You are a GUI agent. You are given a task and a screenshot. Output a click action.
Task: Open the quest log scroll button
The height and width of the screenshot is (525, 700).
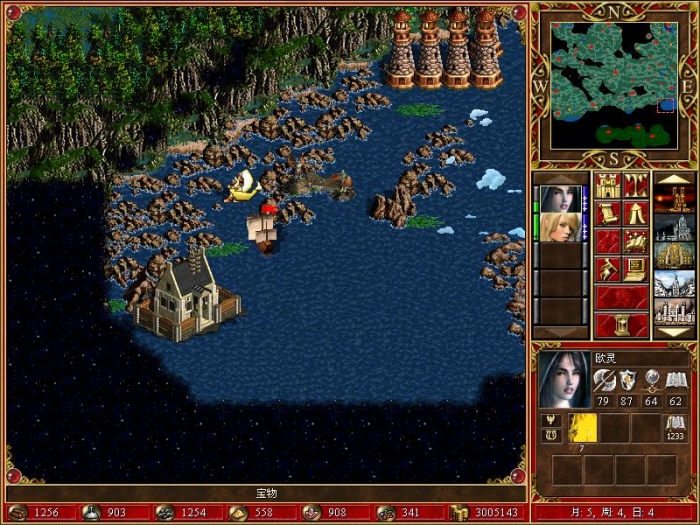[607, 213]
